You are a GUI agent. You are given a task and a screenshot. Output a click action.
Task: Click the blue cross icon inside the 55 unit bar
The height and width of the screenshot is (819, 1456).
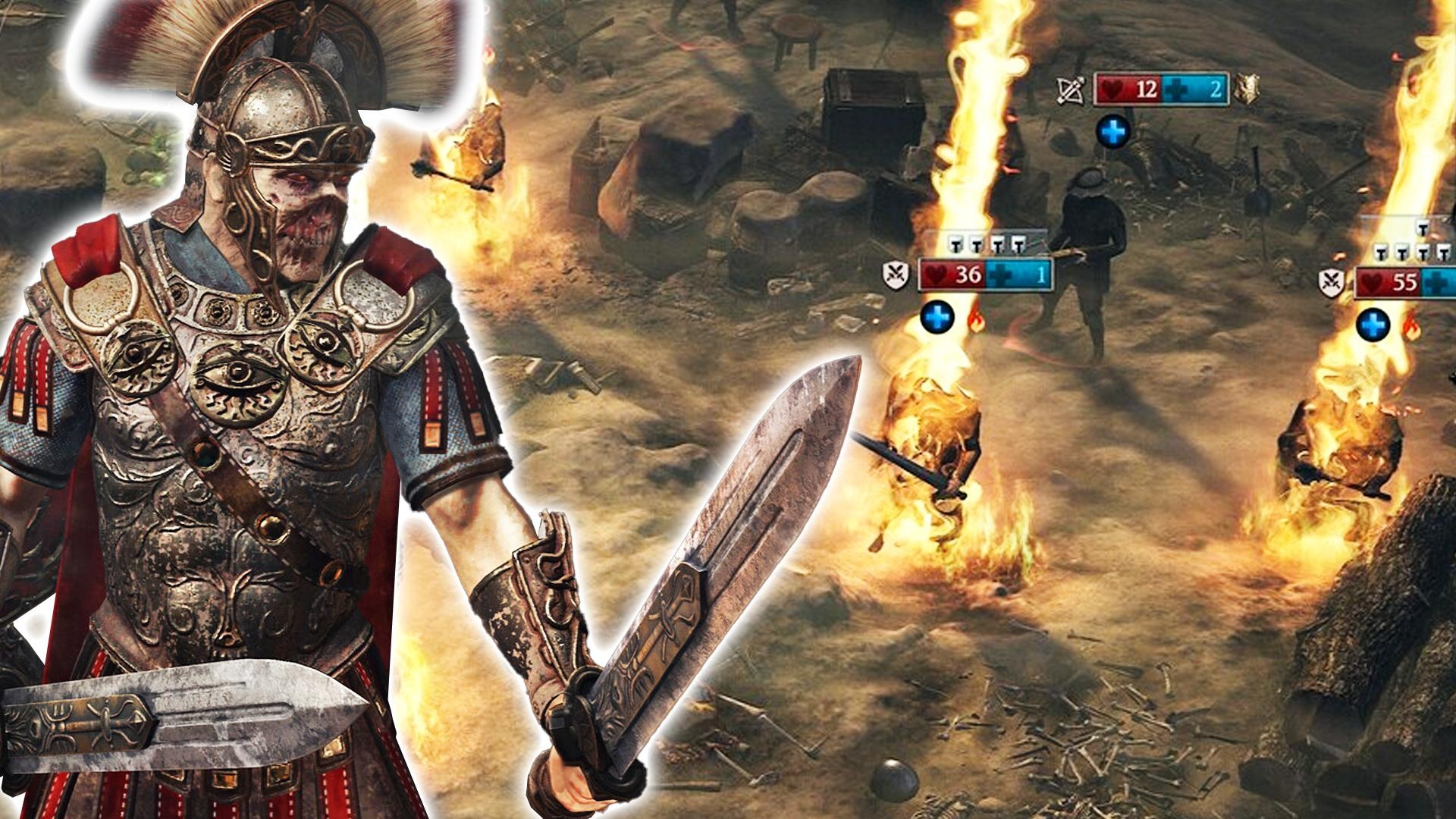tap(1434, 282)
